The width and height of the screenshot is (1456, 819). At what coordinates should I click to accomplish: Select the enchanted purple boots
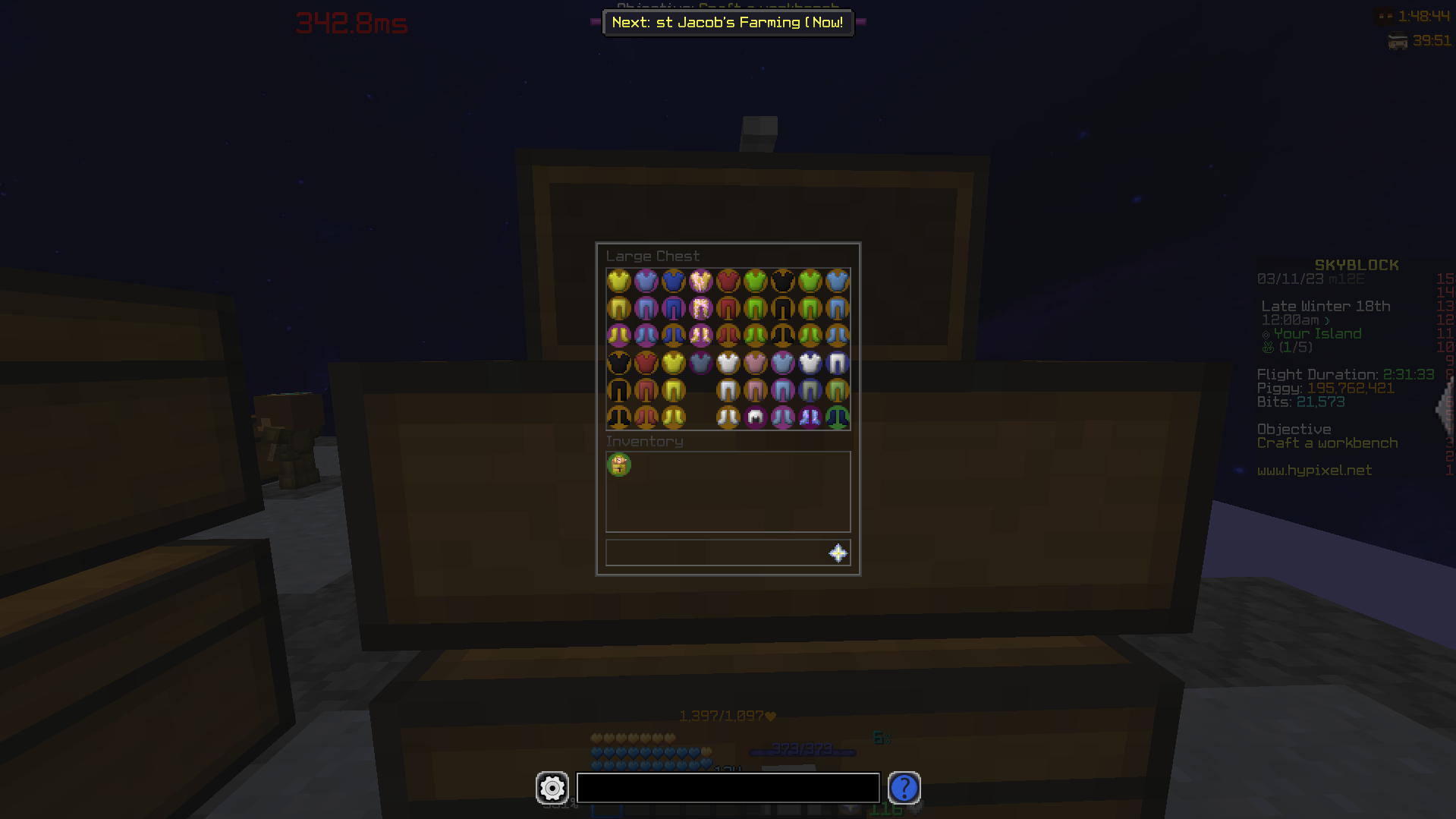pos(810,417)
